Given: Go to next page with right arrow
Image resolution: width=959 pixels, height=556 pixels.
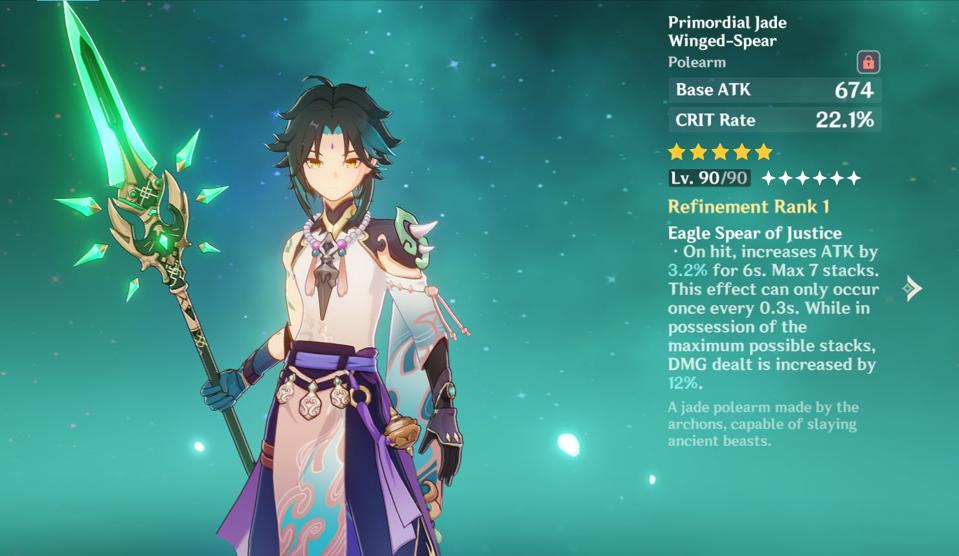Looking at the screenshot, I should [x=911, y=289].
